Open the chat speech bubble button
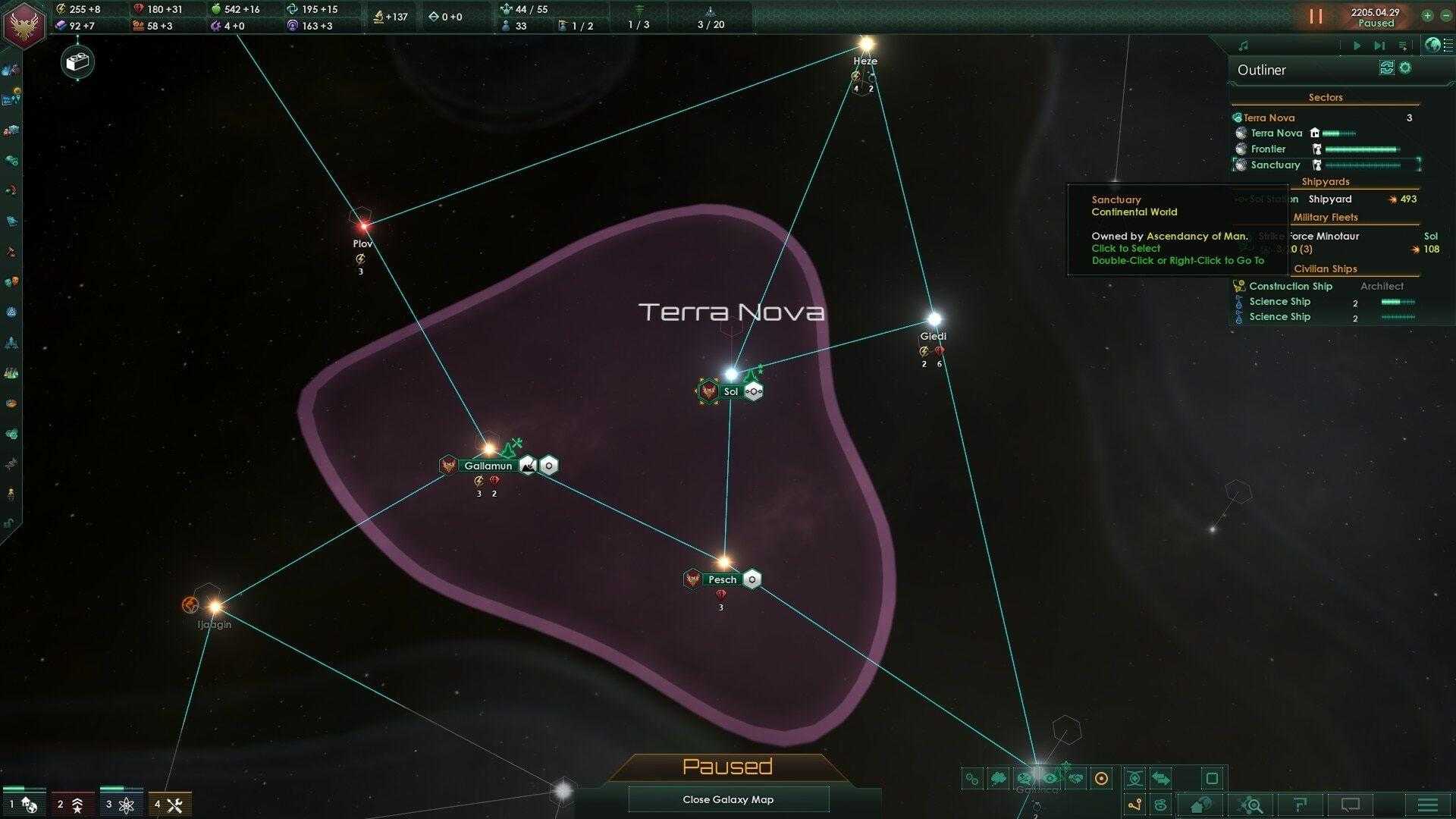 pos(1351,805)
